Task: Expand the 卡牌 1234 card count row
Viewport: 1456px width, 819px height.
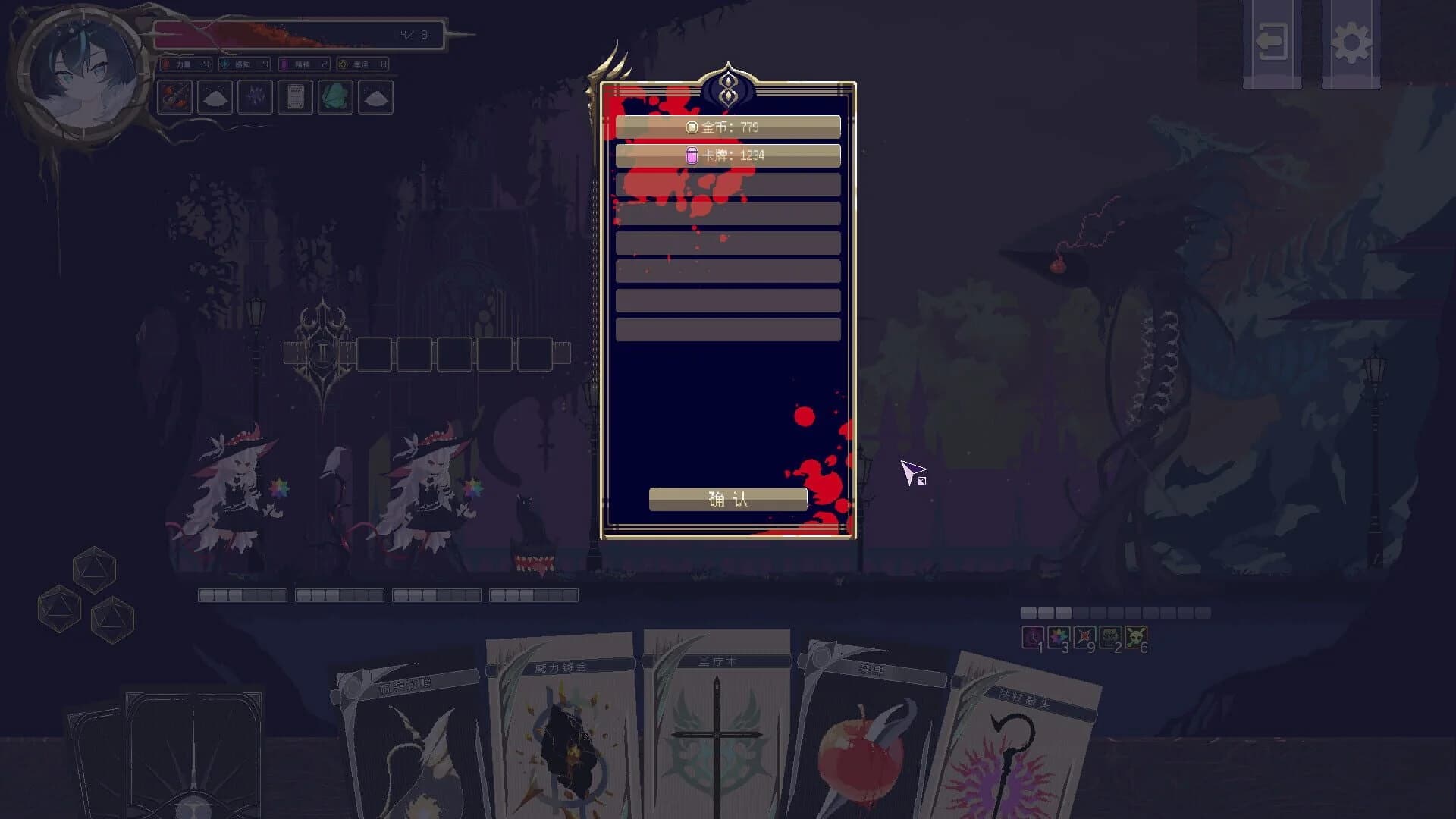Action: [727, 156]
